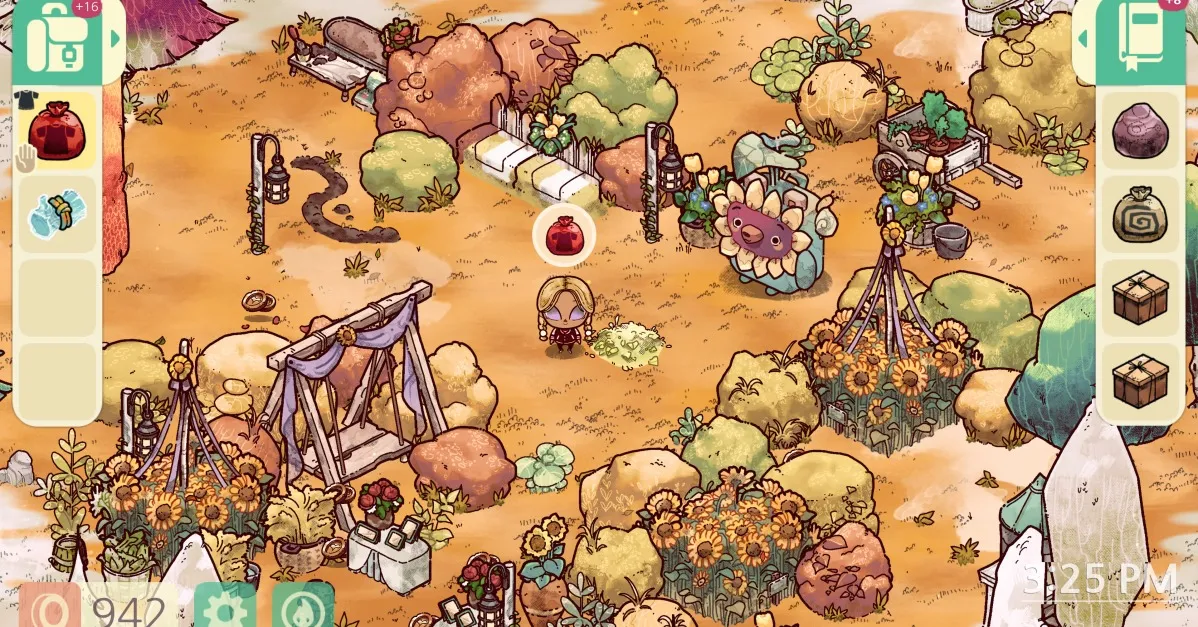
Task: Select the red clothing bag slot
Action: 58,130
